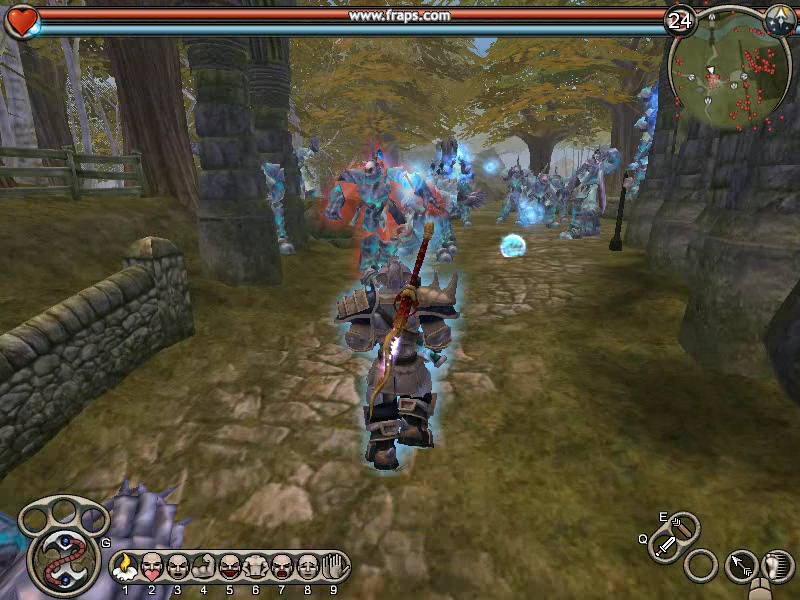Select the muscular torso pose expression
Image resolution: width=800 pixels, height=600 pixels.
255,567
